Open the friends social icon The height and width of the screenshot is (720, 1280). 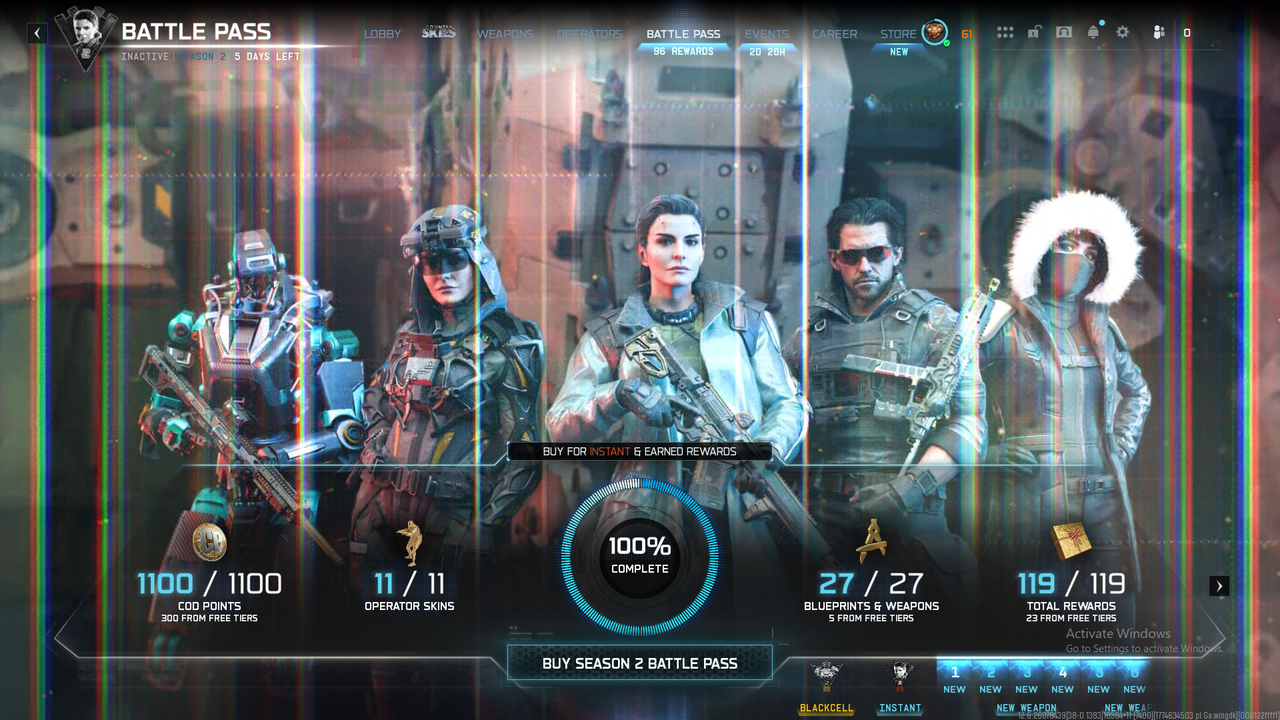[1158, 33]
